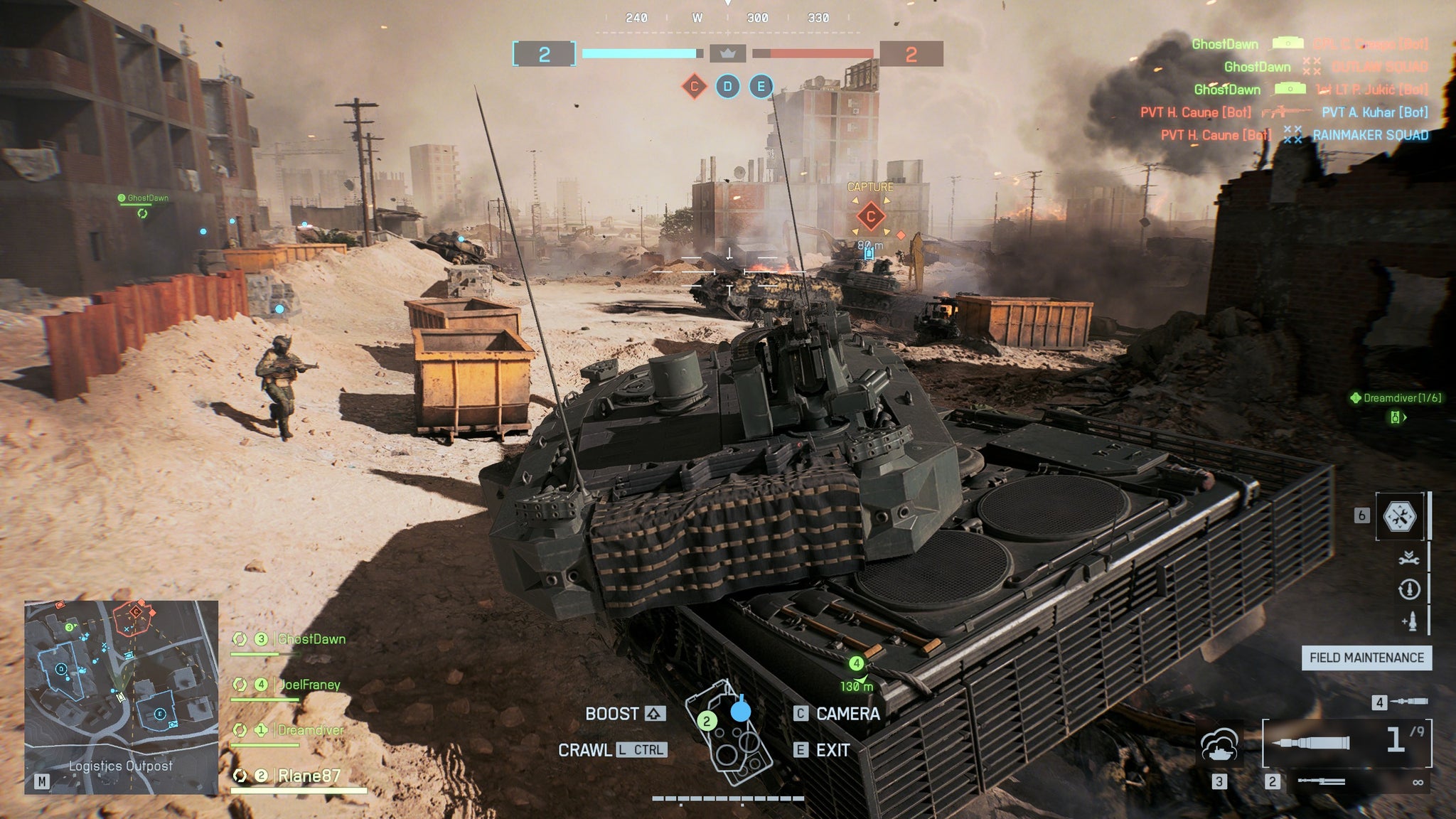Select the blue E objective icon
This screenshot has width=1456, height=819.
(761, 87)
